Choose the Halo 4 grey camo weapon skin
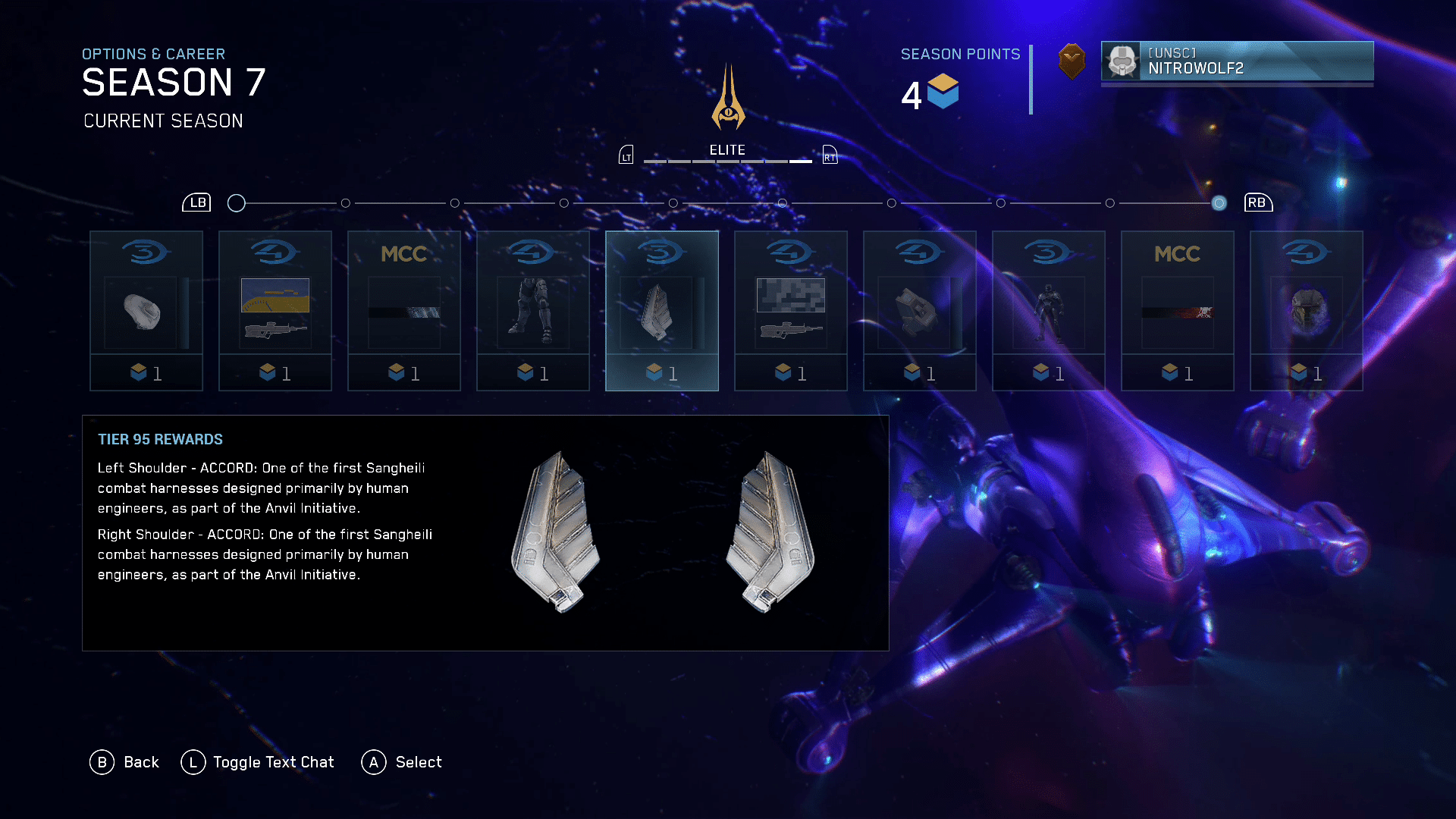The width and height of the screenshot is (1456, 819). point(790,311)
